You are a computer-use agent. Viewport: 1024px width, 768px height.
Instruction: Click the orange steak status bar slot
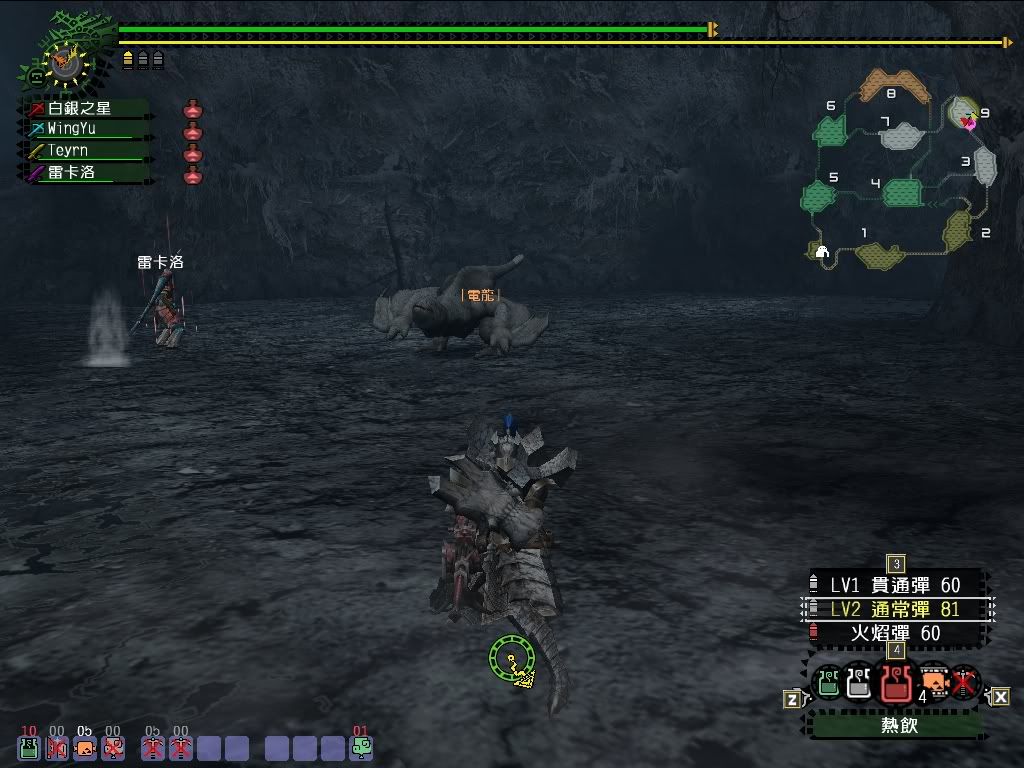[85, 747]
